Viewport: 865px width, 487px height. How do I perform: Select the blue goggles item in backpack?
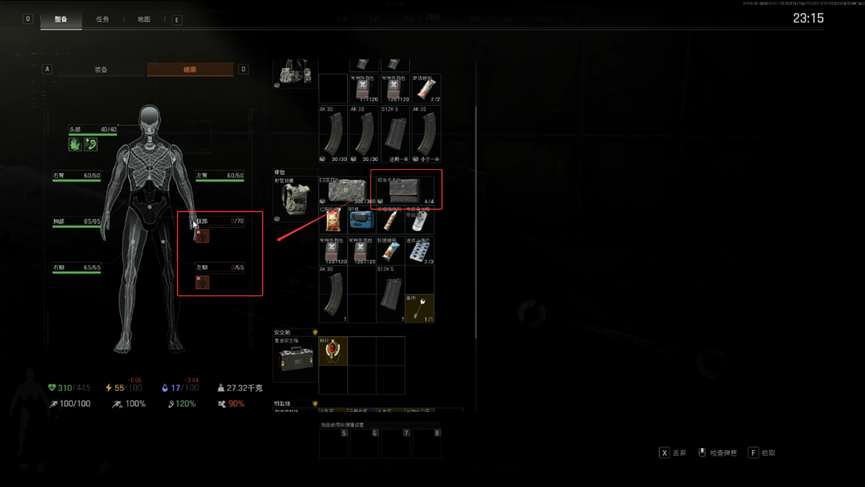coord(361,219)
